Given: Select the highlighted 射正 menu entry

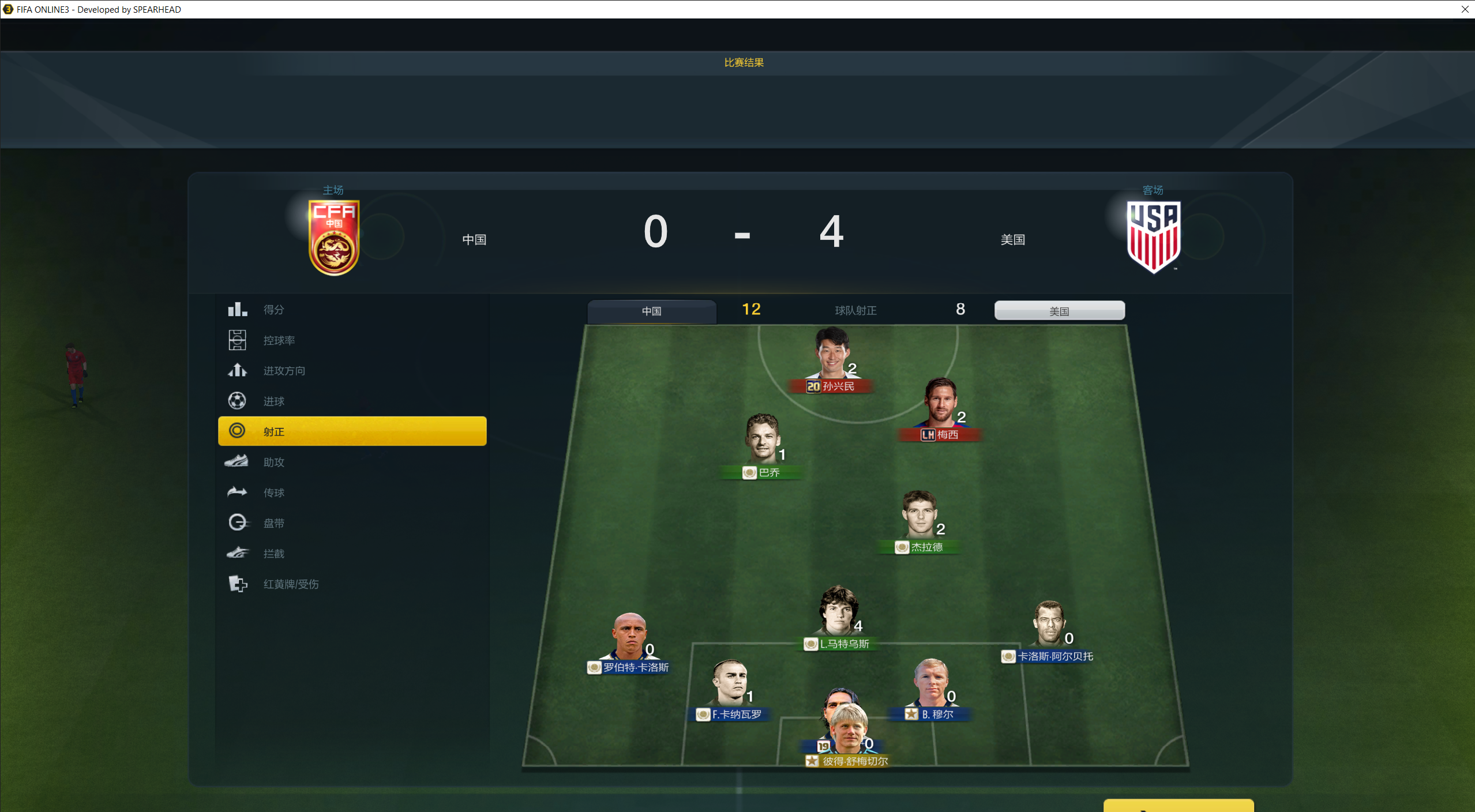Looking at the screenshot, I should [x=352, y=431].
